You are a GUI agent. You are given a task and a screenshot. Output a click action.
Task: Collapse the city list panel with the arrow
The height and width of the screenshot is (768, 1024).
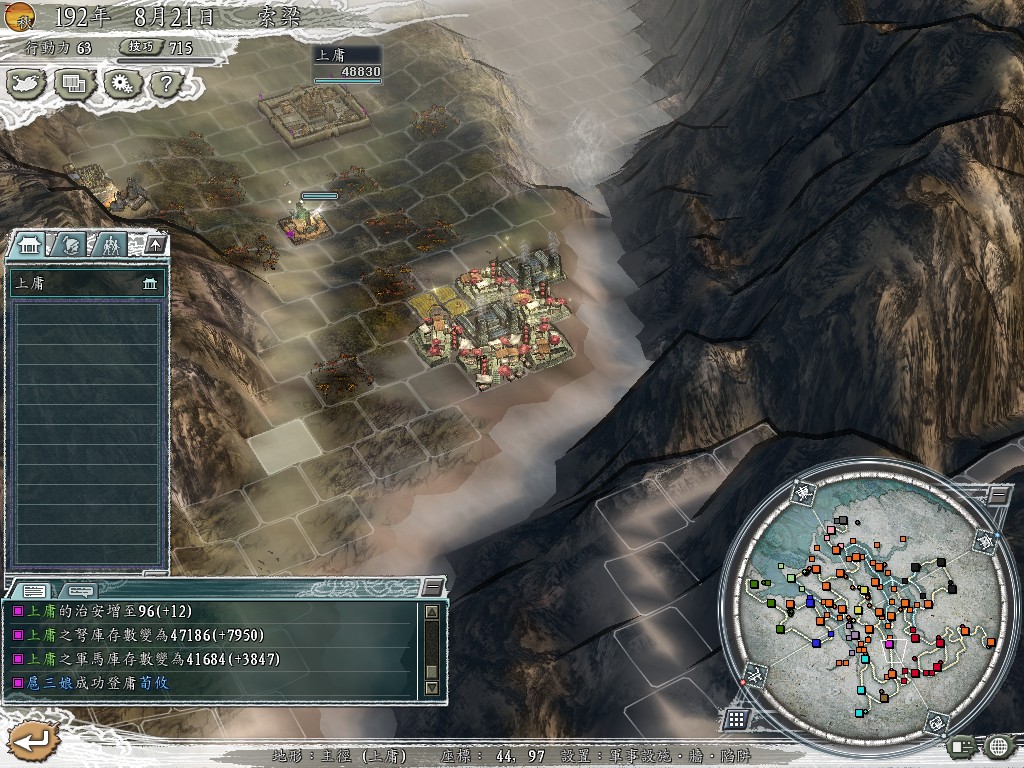click(154, 244)
